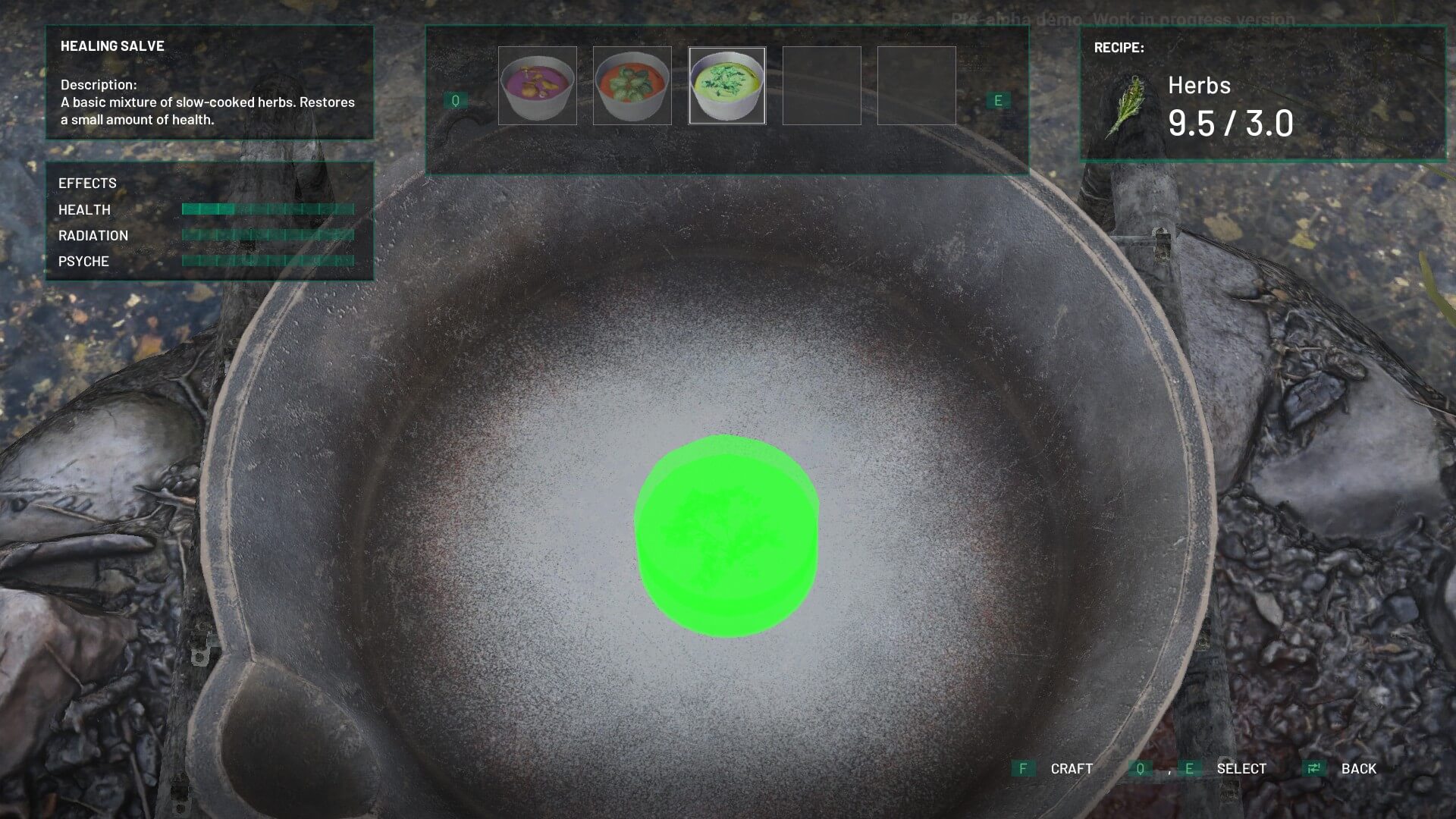
Task: Select the purple soup recipe bowl
Action: (x=537, y=86)
